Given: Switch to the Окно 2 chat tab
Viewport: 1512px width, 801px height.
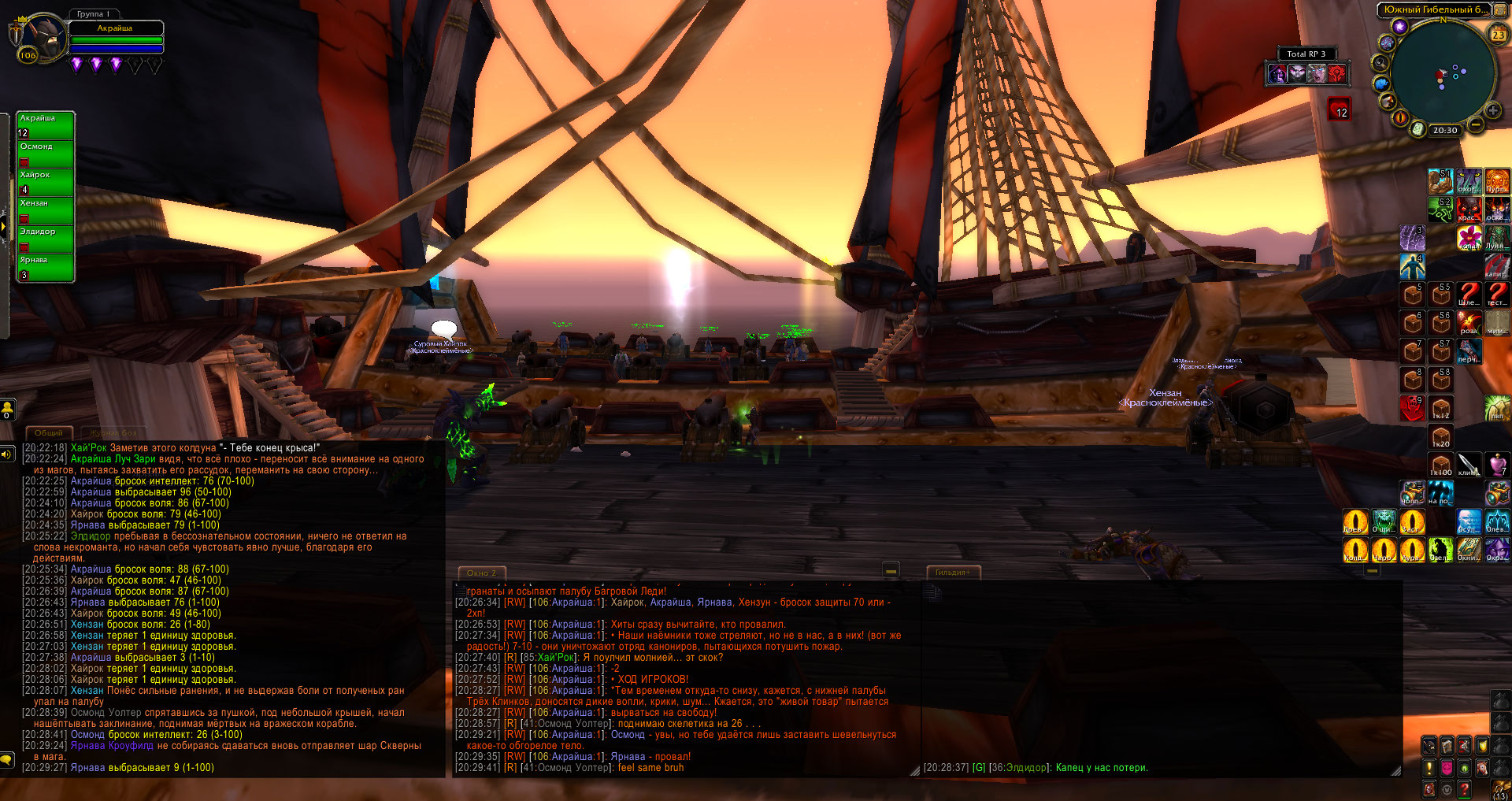Looking at the screenshot, I should [x=482, y=573].
